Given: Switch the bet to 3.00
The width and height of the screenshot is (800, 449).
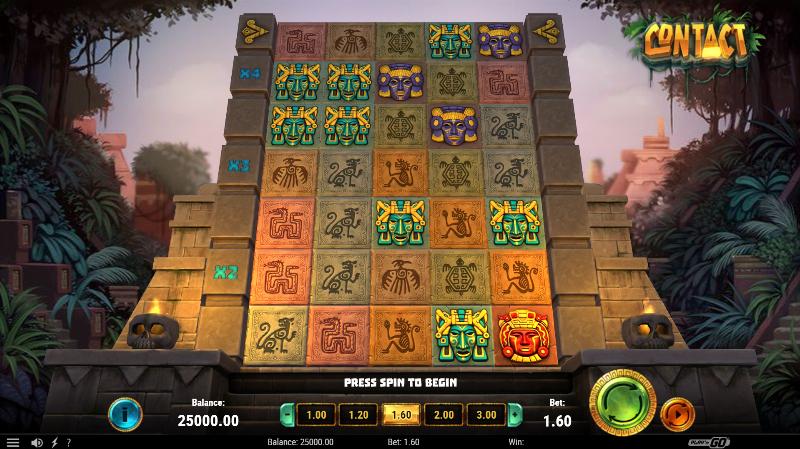Looking at the screenshot, I should pyautogui.click(x=486, y=414).
